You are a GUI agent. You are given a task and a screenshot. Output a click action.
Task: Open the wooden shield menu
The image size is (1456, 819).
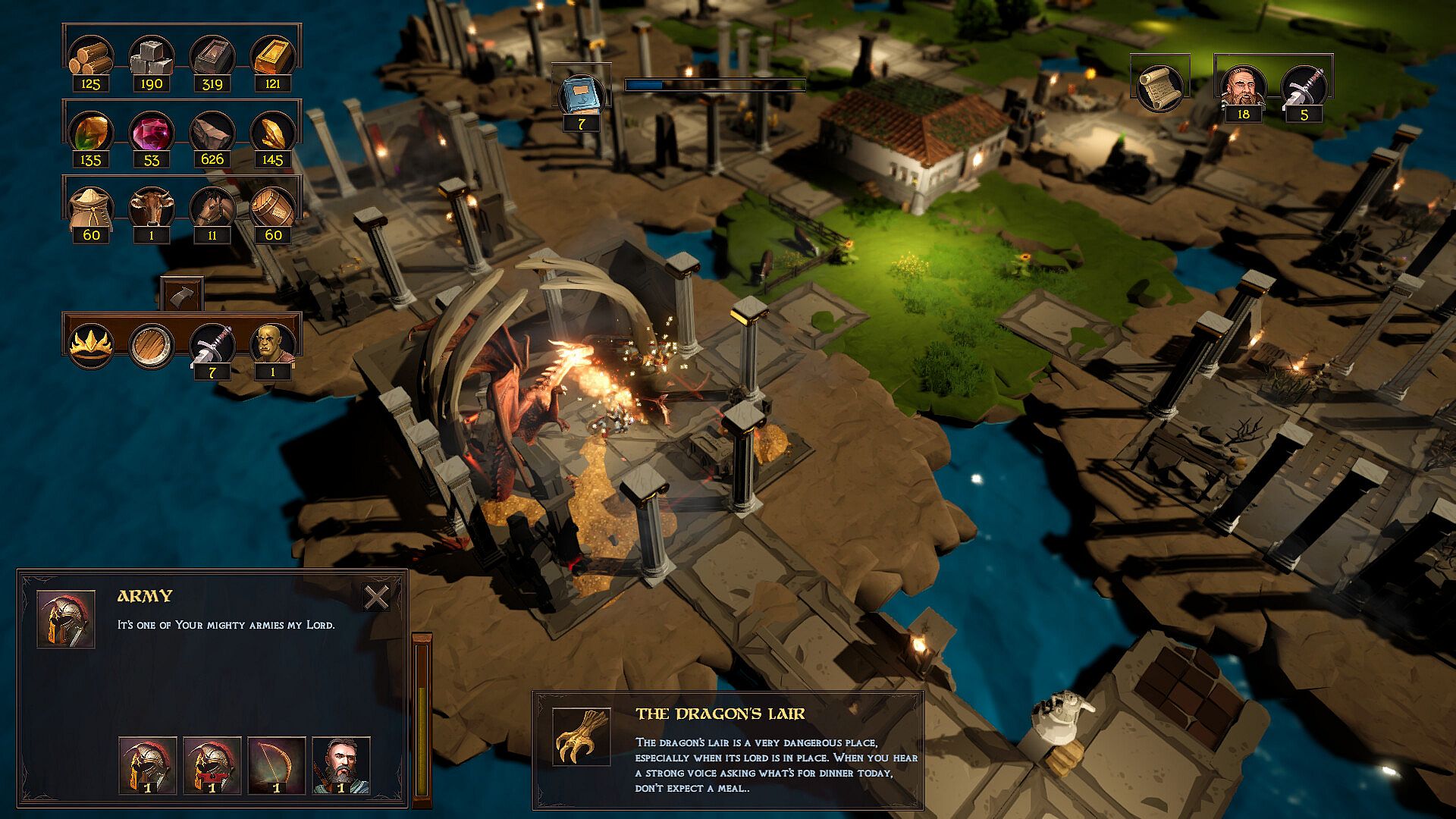click(151, 345)
